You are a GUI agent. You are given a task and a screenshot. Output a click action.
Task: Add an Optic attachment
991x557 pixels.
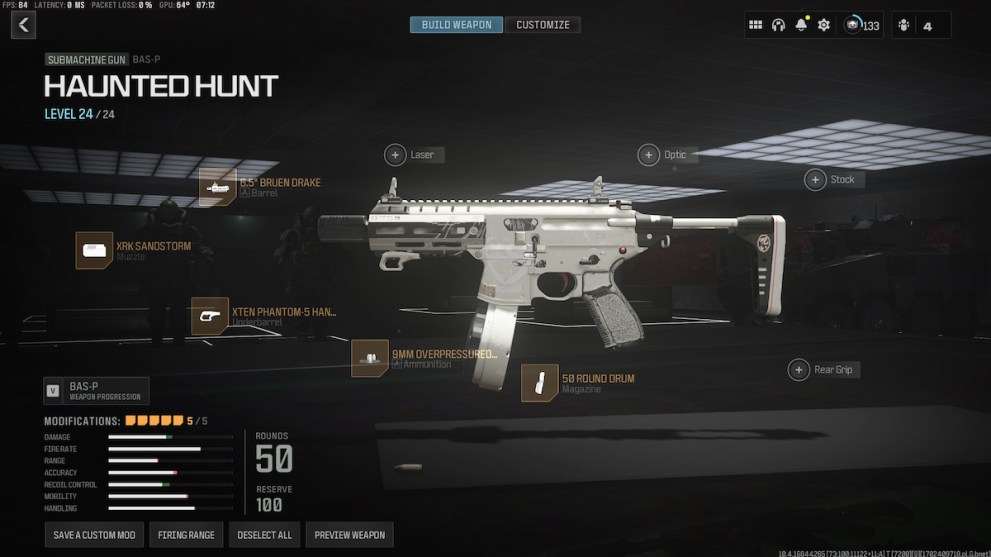pos(650,155)
